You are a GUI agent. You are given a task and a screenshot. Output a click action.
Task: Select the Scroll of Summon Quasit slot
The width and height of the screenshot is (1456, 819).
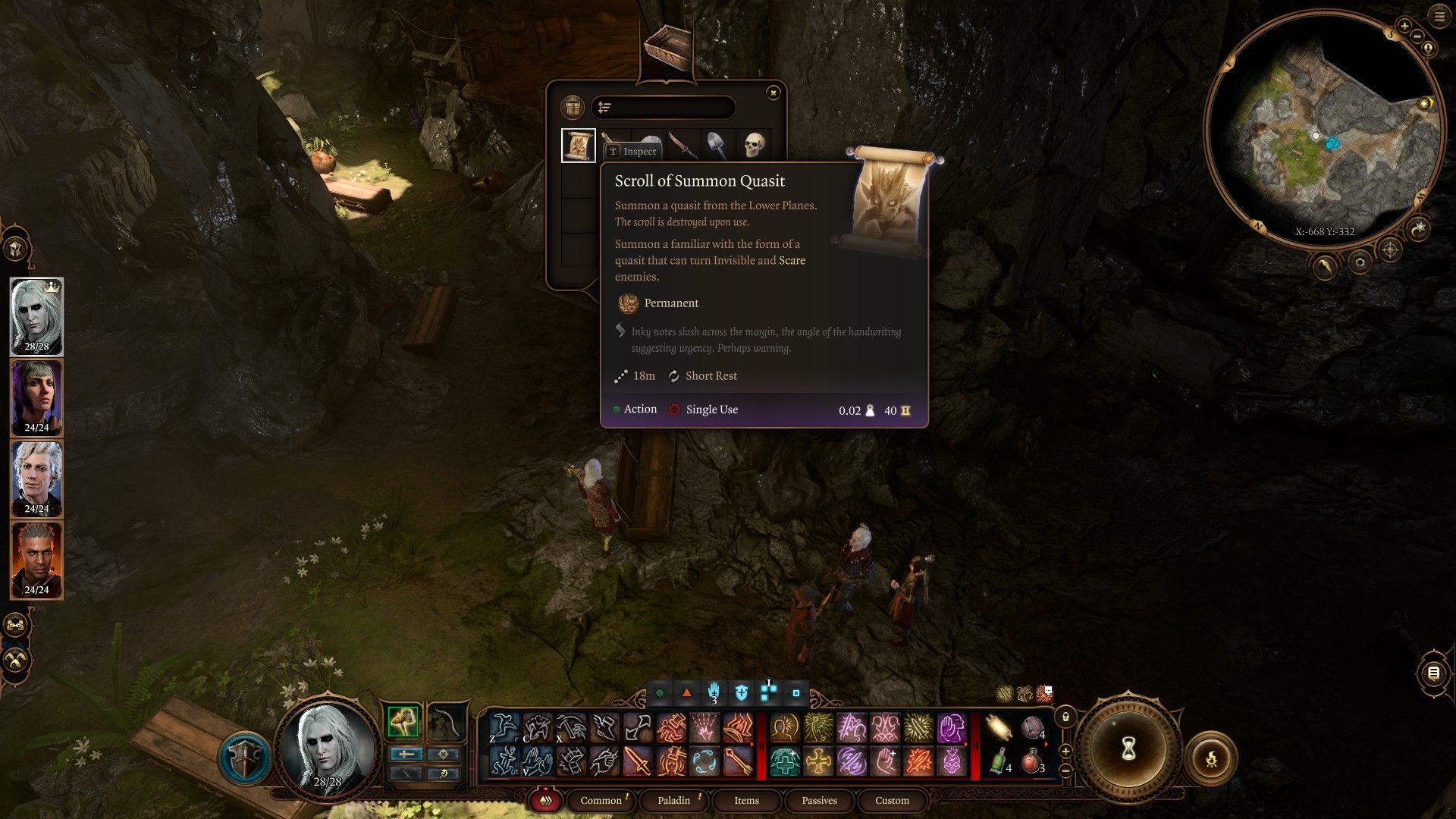pos(578,145)
